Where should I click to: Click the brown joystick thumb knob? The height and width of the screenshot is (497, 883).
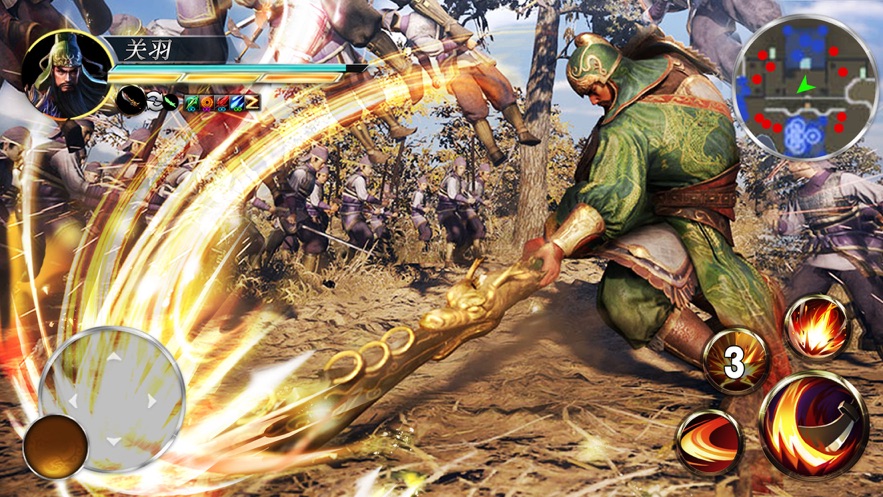(56, 447)
